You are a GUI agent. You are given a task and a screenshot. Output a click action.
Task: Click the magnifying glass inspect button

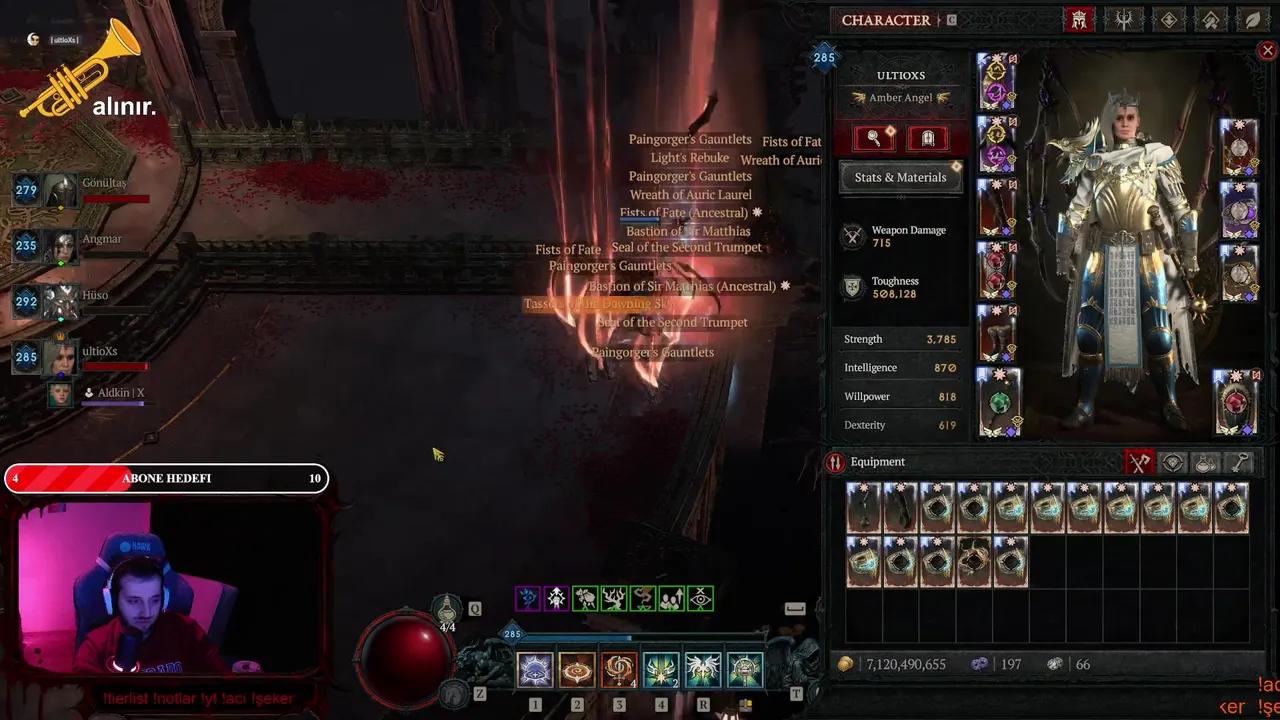pyautogui.click(x=873, y=138)
